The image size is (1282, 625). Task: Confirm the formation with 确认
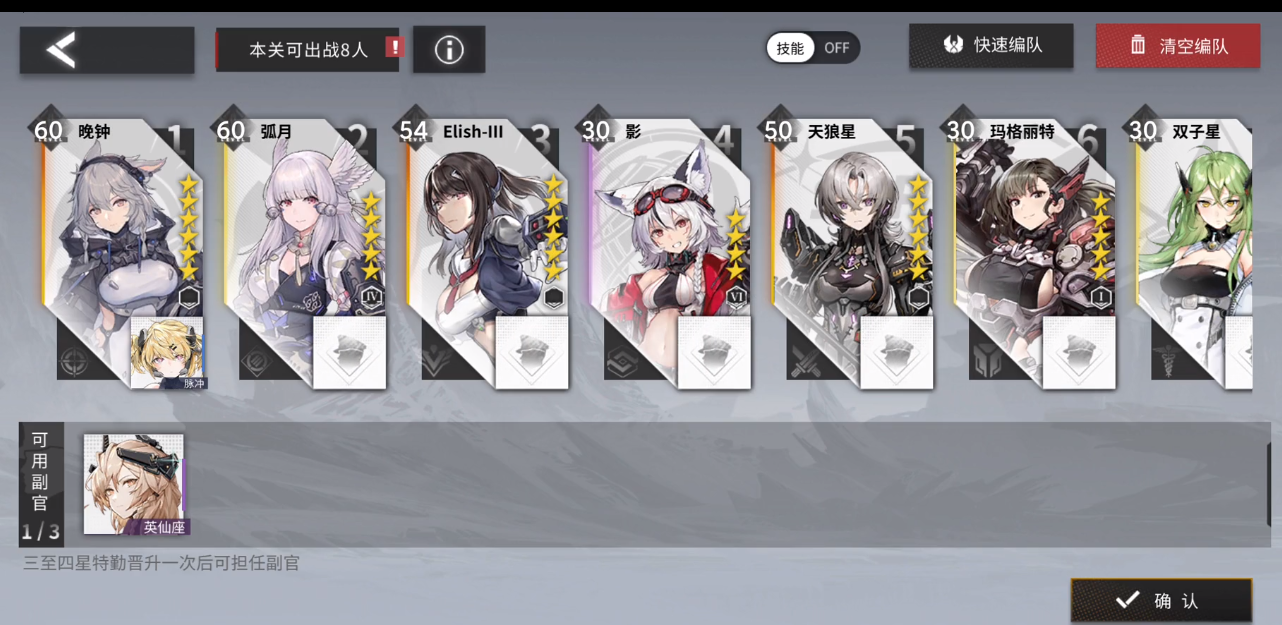(1161, 600)
